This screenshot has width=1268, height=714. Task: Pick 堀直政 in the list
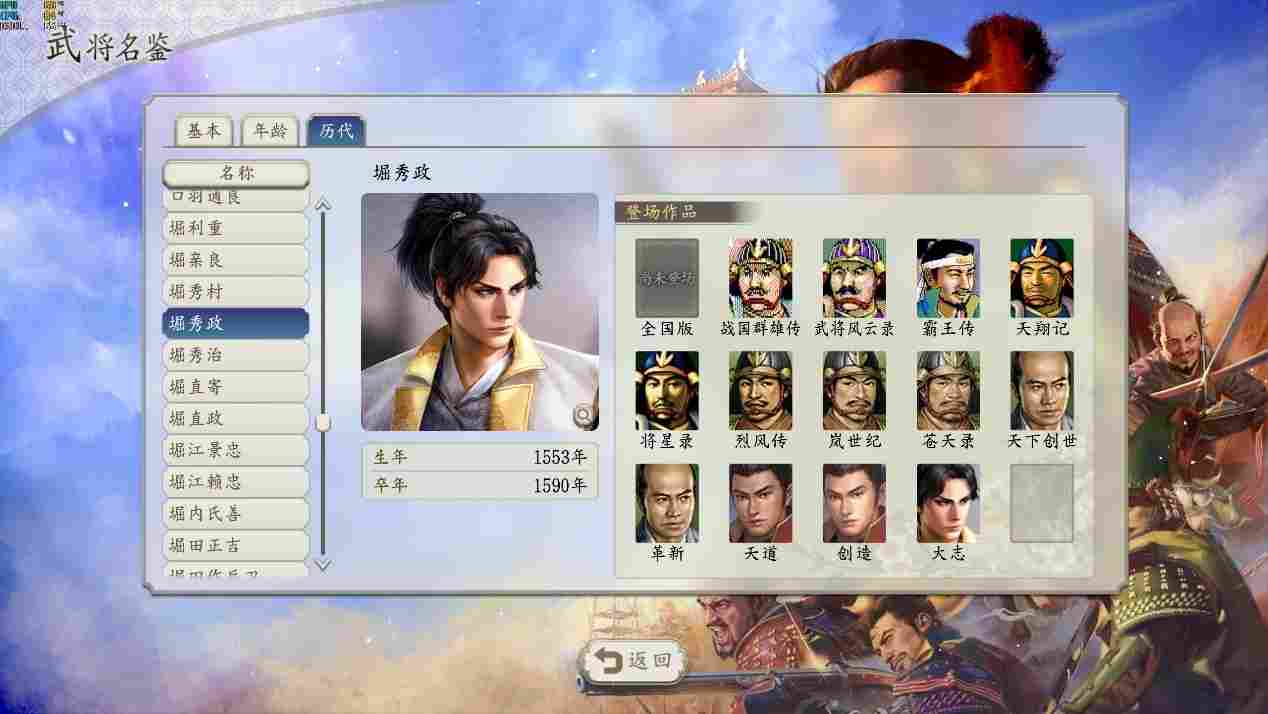pyautogui.click(x=236, y=418)
